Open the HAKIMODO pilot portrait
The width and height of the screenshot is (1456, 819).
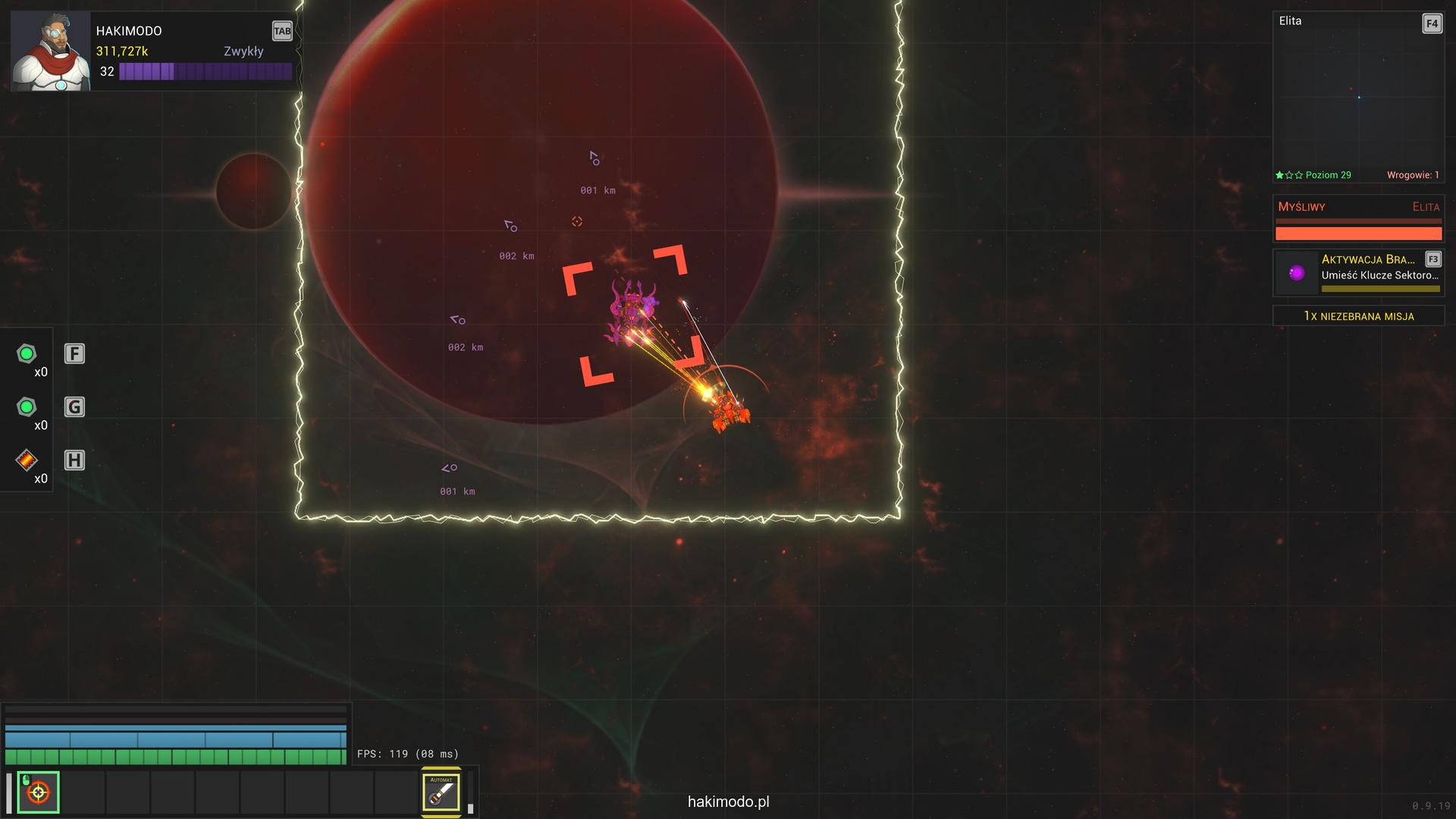click(x=50, y=52)
